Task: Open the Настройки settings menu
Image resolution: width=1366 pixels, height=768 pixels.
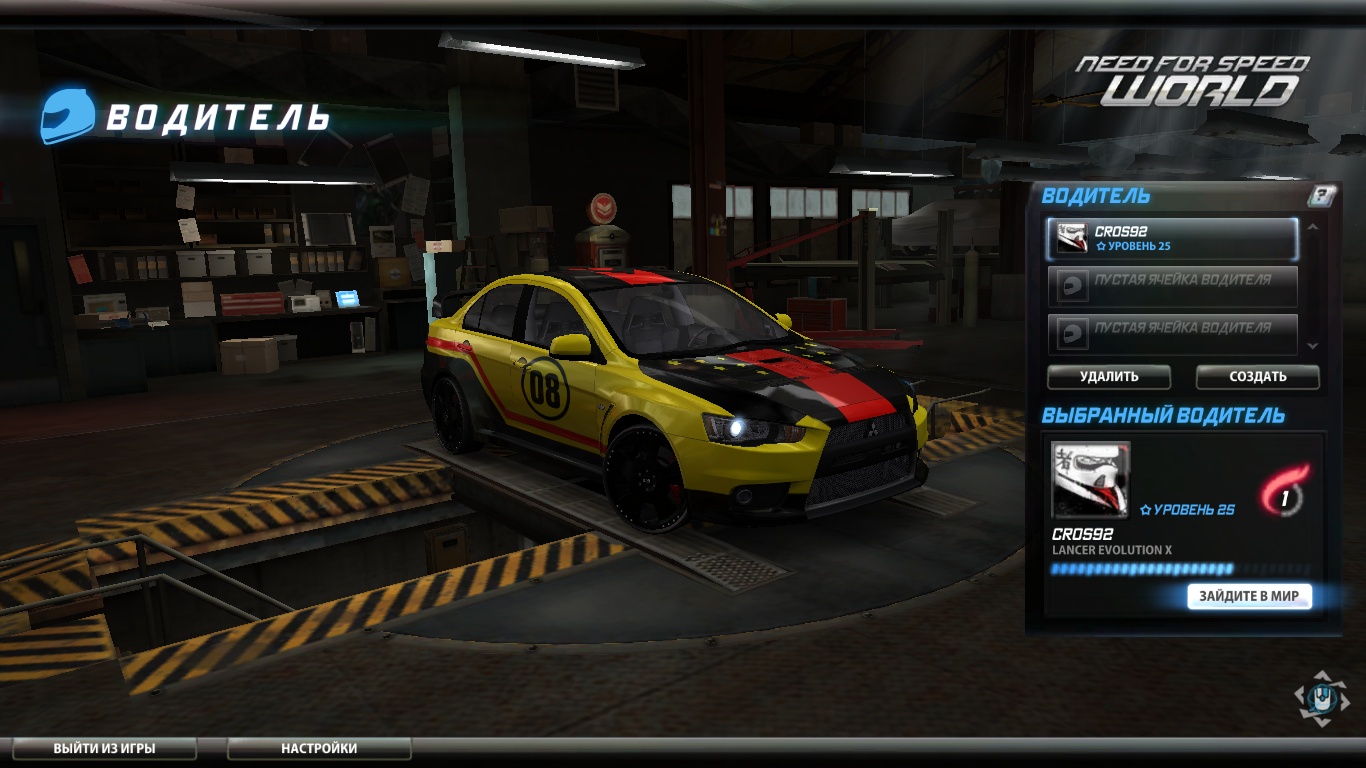Action: click(x=318, y=748)
